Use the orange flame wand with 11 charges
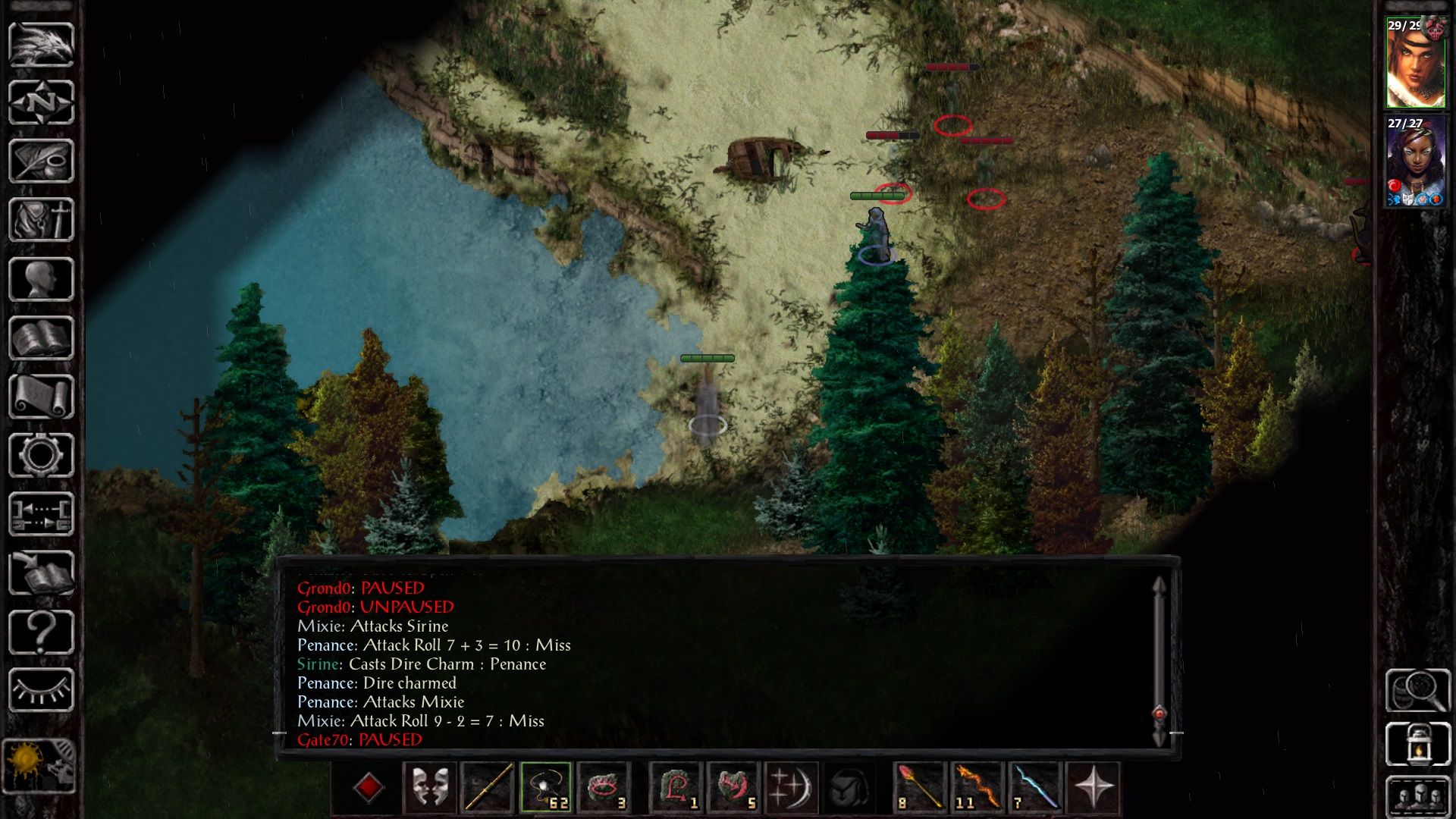Viewport: 1456px width, 819px height. 977,787
